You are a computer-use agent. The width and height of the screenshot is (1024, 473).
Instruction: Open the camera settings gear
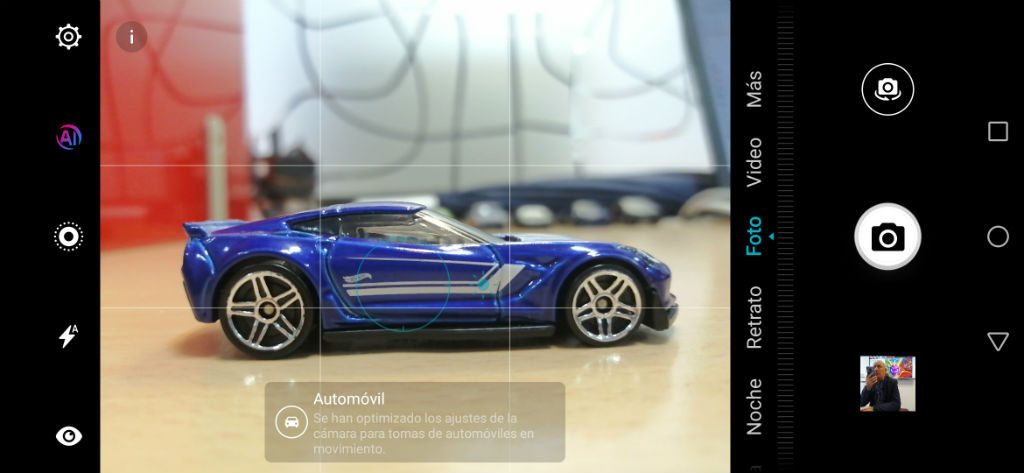68,38
